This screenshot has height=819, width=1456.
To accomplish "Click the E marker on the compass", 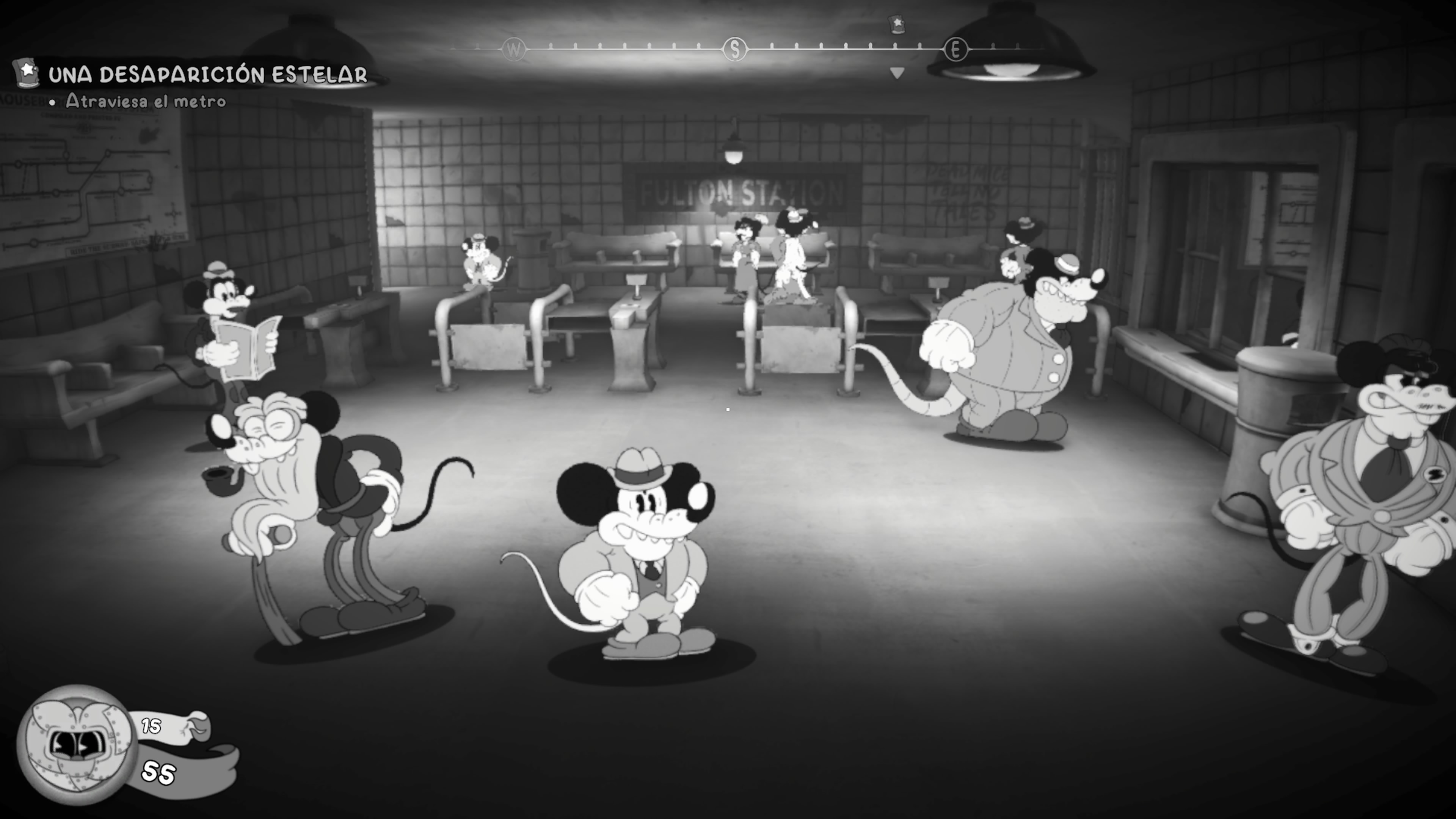I will tap(956, 50).
